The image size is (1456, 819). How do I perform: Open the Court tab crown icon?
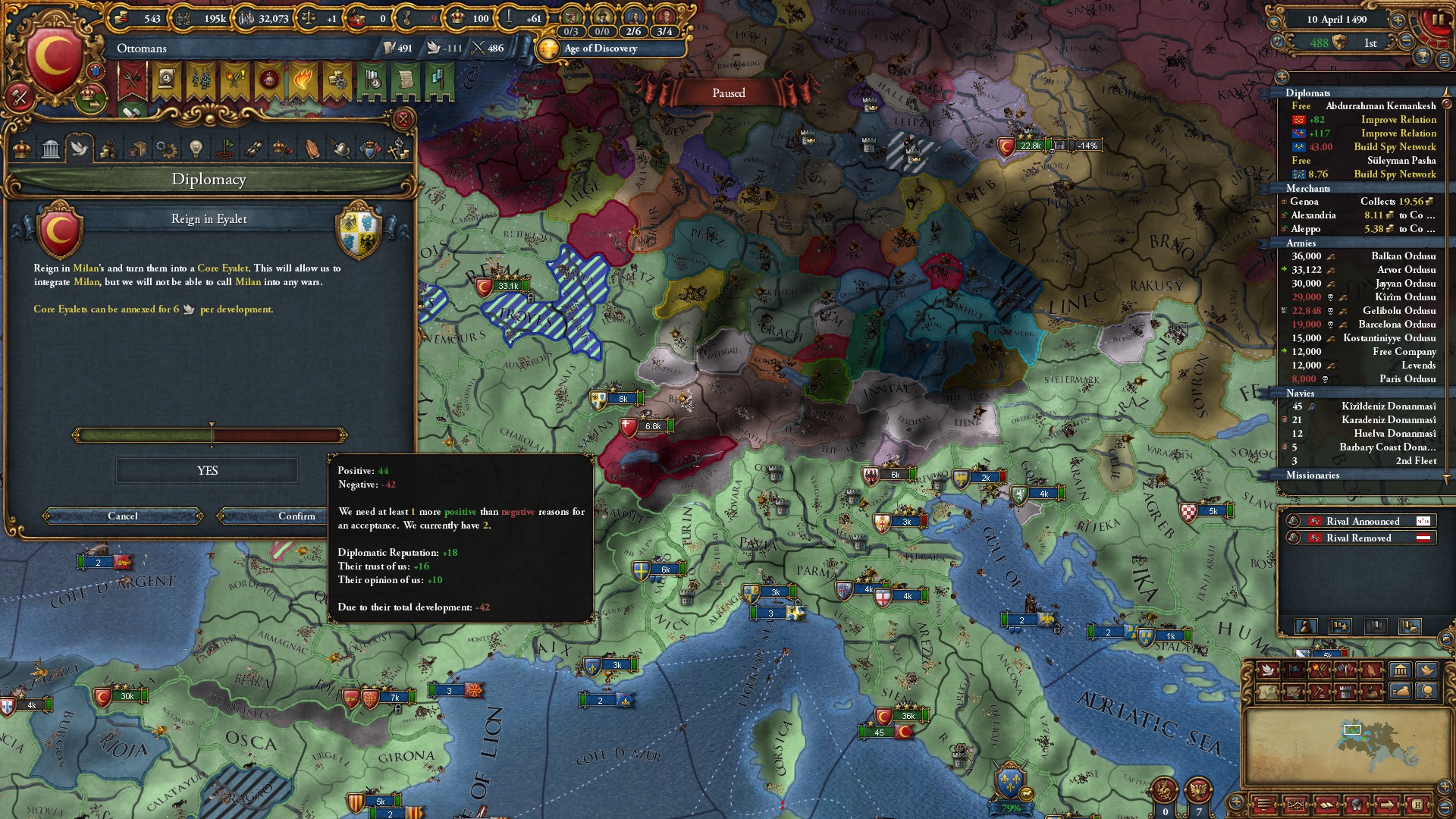22,149
